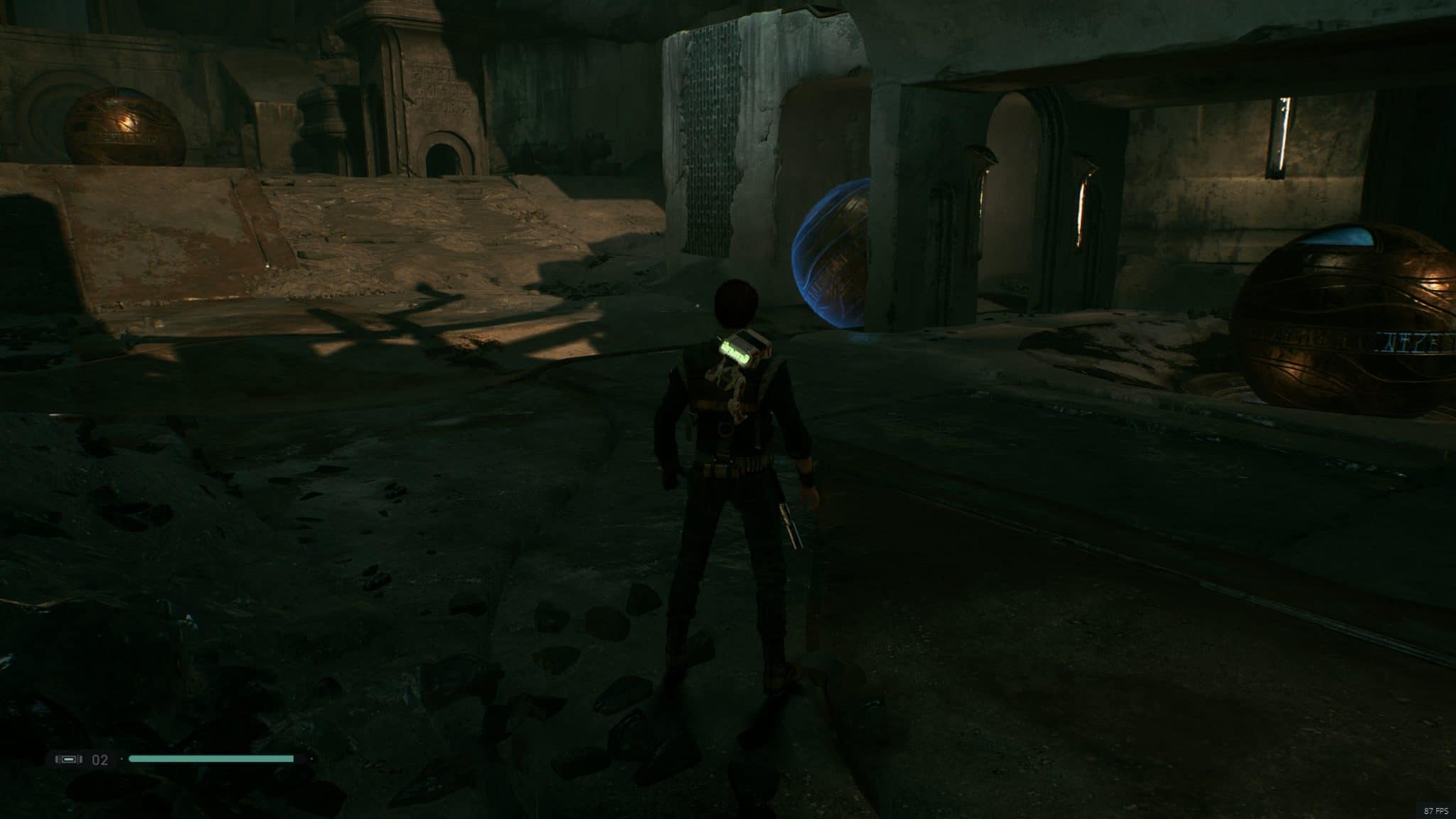Select the stim canister icon

(x=69, y=759)
